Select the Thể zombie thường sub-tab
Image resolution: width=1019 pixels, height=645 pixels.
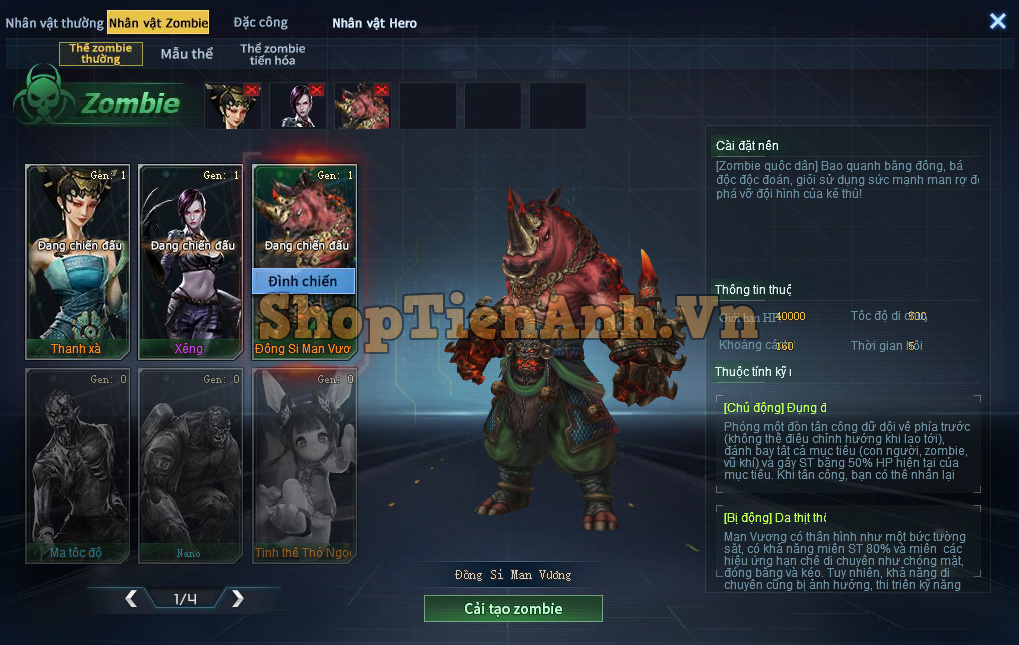101,54
